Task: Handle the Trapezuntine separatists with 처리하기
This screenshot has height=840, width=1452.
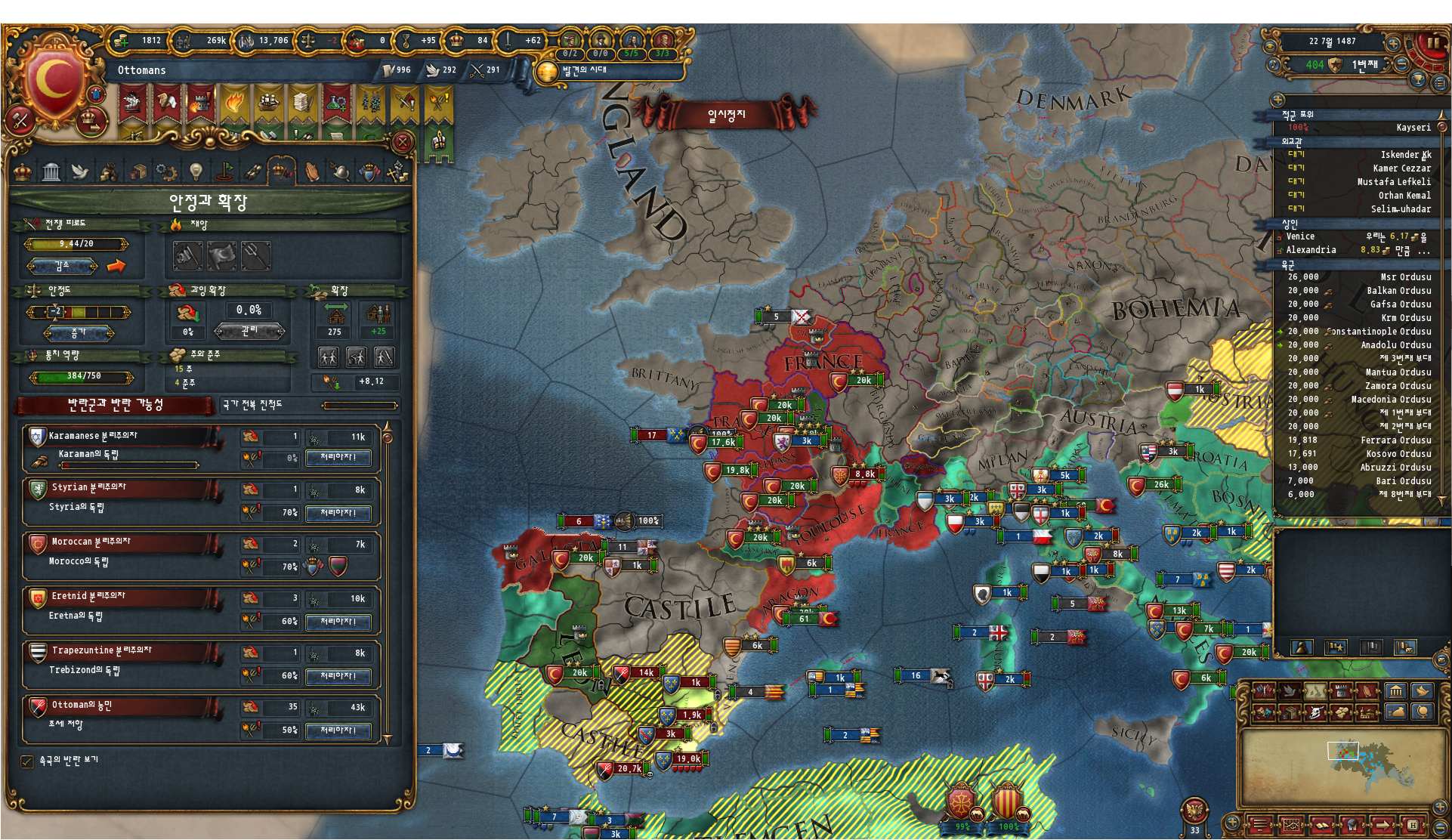Action: click(338, 676)
